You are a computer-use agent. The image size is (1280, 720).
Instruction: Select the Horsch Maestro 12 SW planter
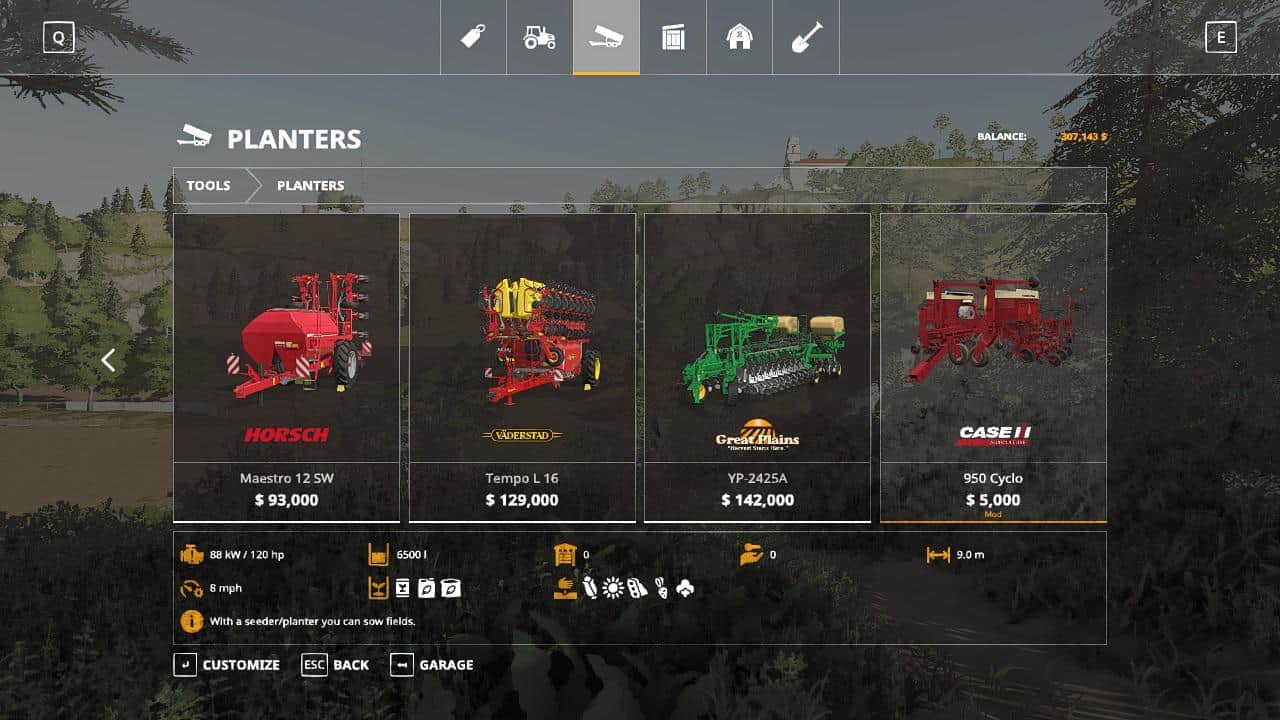[286, 366]
